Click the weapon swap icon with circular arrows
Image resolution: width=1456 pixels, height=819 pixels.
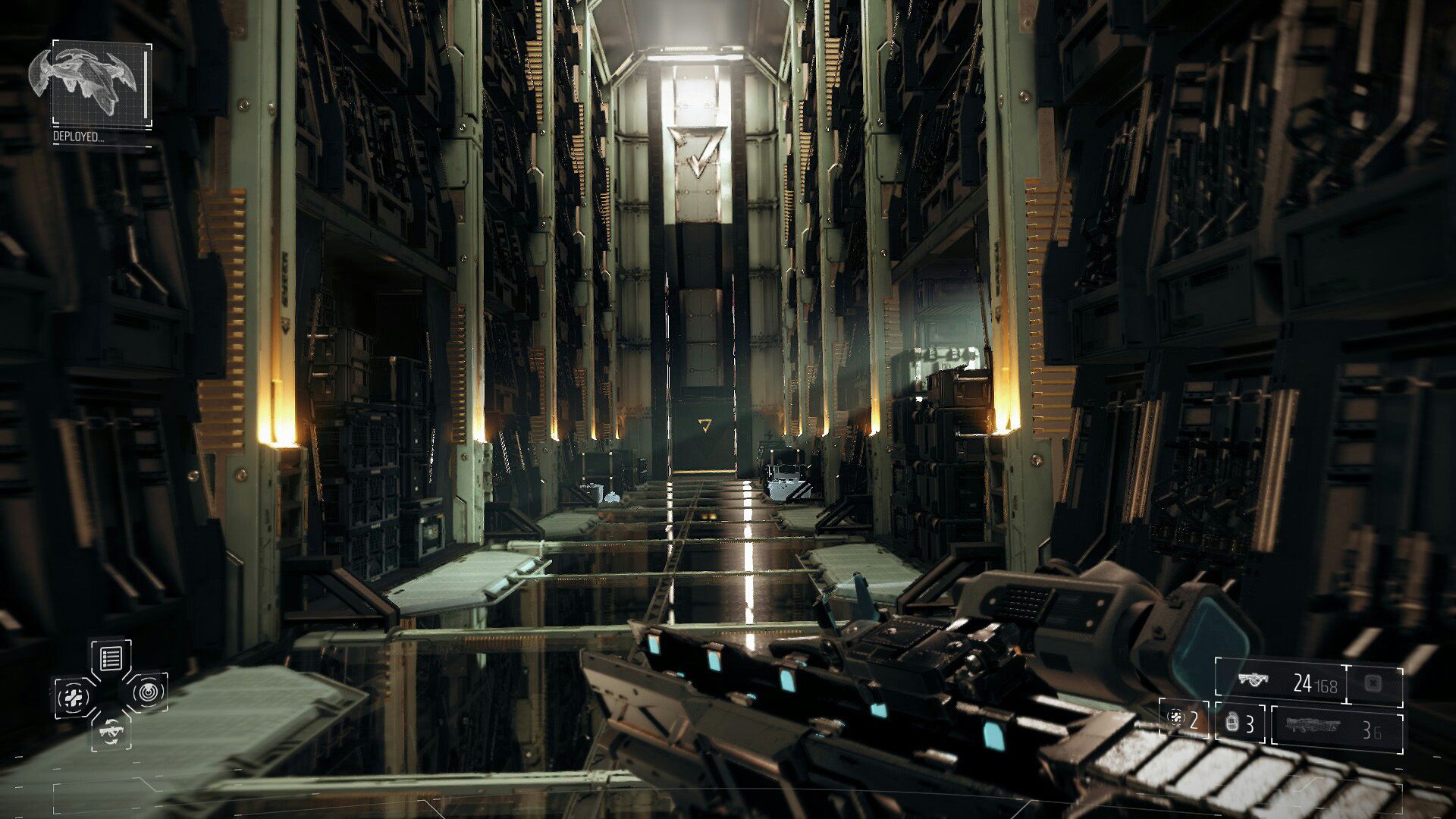point(111,732)
